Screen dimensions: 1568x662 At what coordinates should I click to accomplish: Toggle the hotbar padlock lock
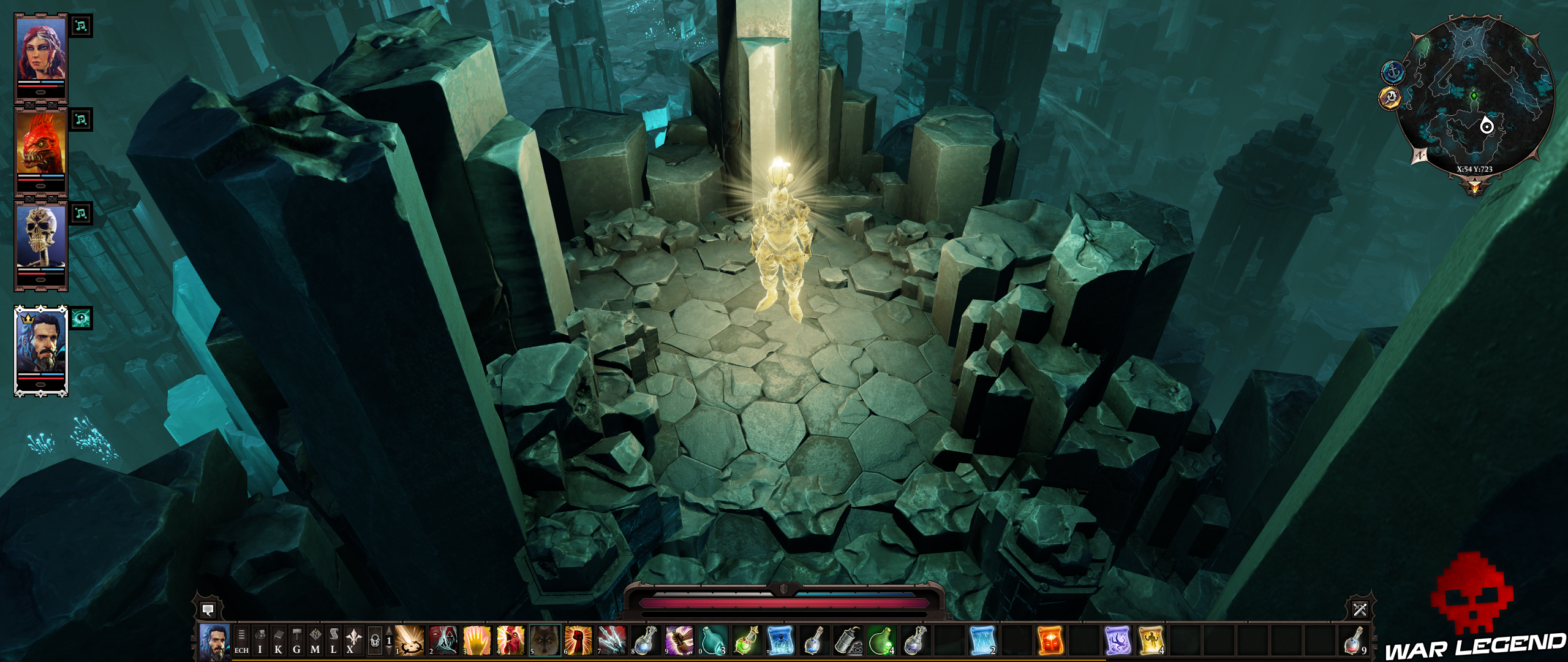[375, 641]
